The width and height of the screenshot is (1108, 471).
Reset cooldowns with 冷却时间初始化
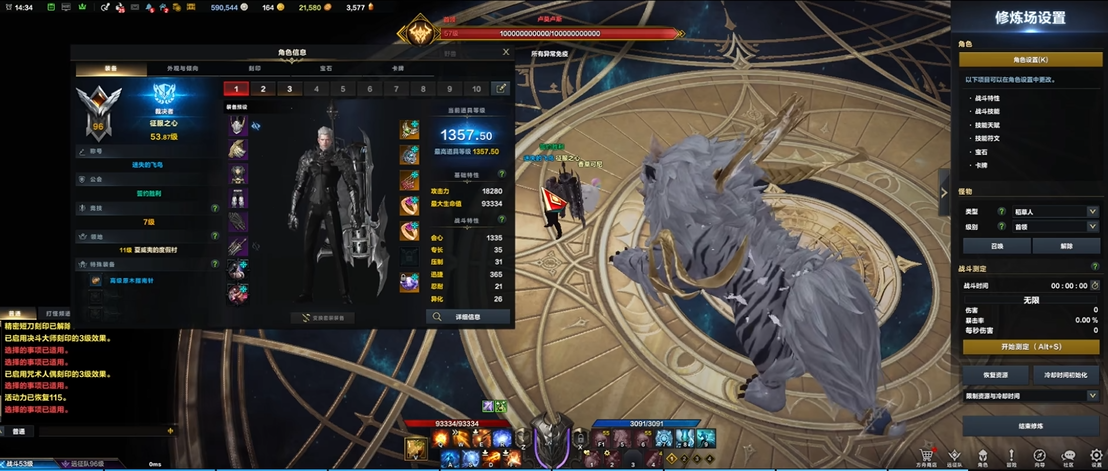[x=1065, y=374]
